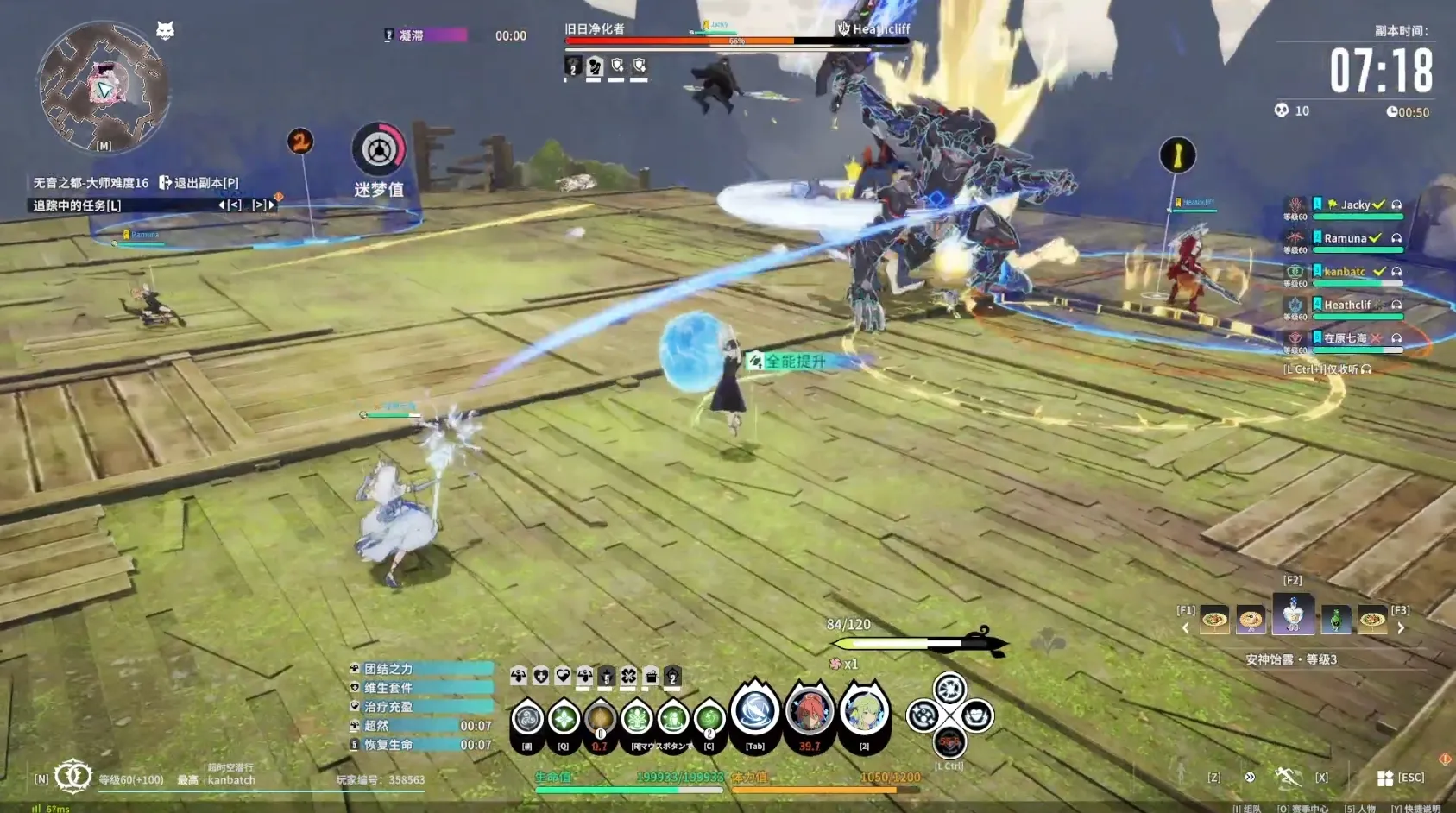This screenshot has height=813, width=1456.
Task: Show previous items with left arrow
Action: coord(1185,628)
